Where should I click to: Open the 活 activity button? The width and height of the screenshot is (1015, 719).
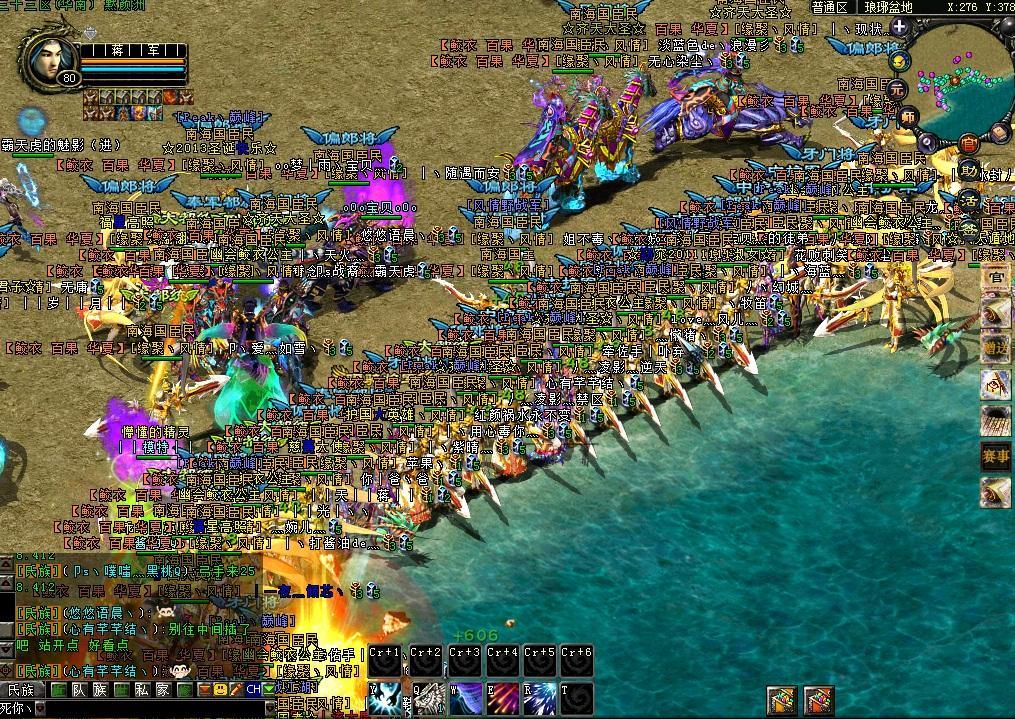pyautogui.click(x=968, y=201)
